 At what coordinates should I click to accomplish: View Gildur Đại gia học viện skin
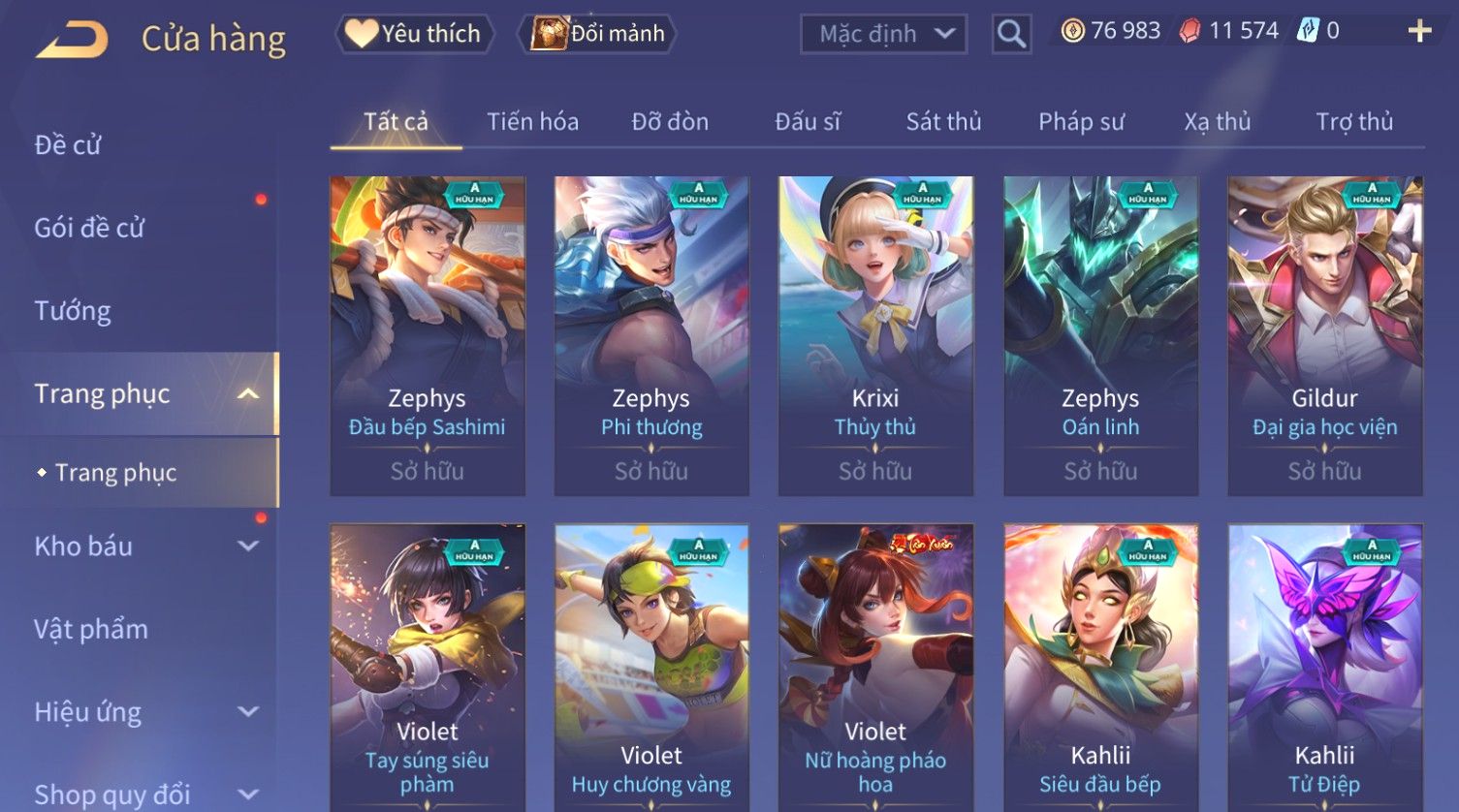1324,335
